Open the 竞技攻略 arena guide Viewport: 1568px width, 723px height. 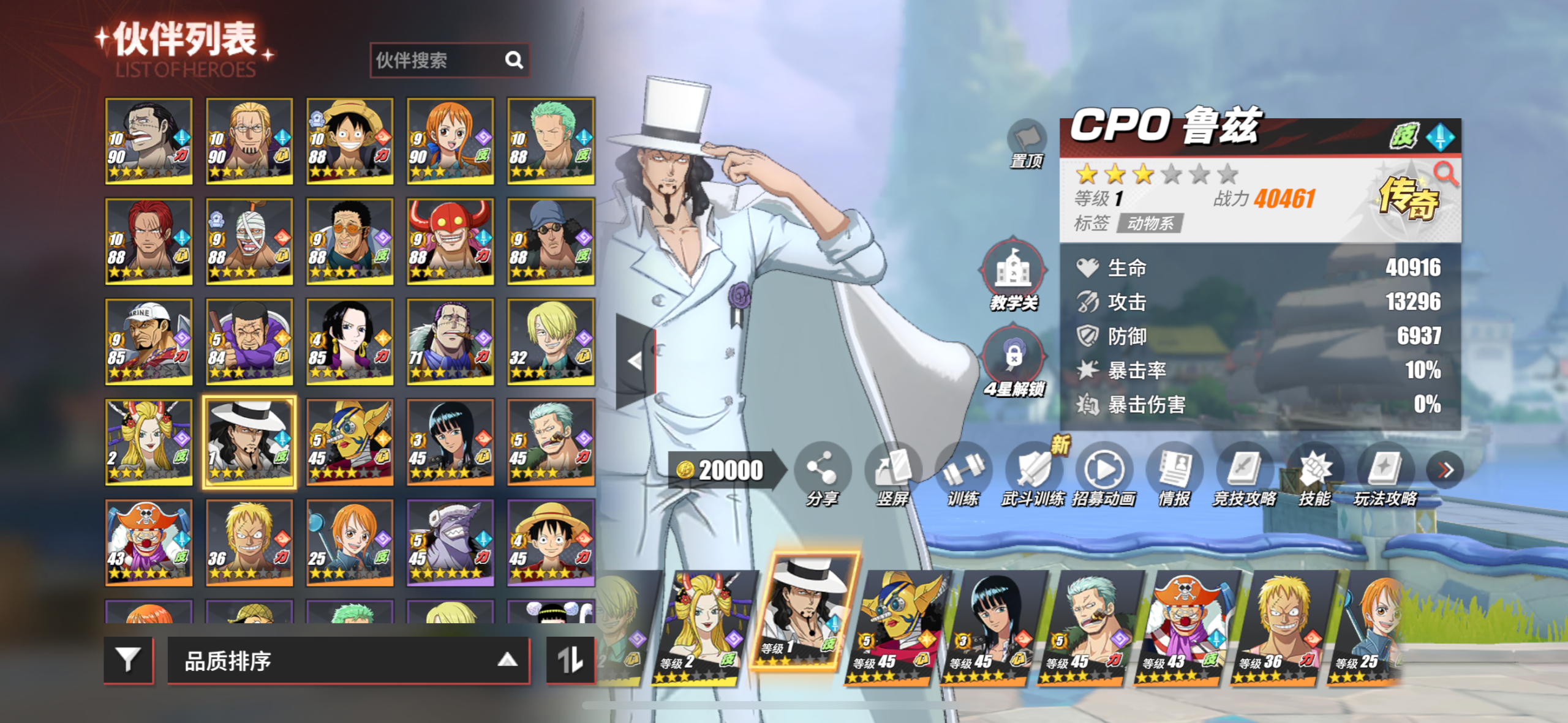(1245, 474)
